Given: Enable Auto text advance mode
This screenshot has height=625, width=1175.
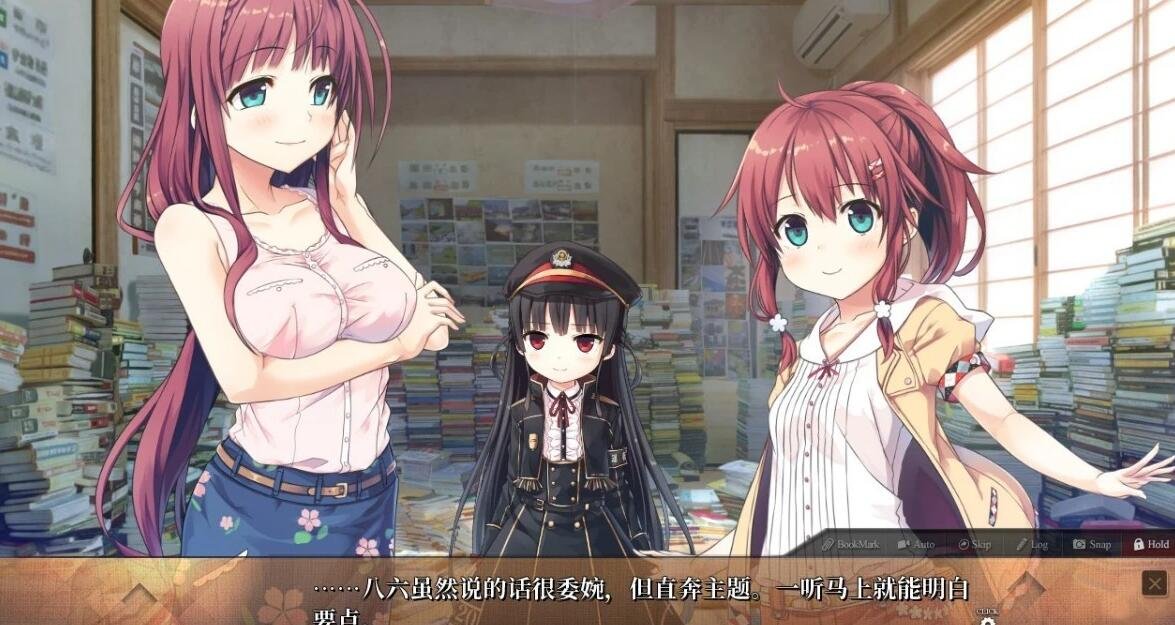Looking at the screenshot, I should [x=916, y=544].
